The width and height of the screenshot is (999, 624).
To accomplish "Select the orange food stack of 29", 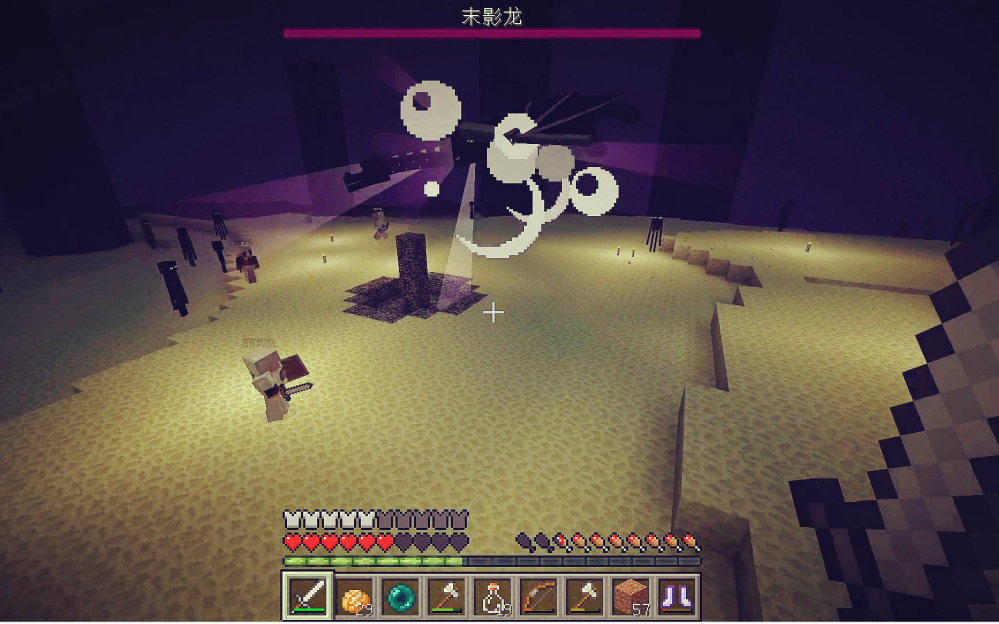I will coord(354,596).
